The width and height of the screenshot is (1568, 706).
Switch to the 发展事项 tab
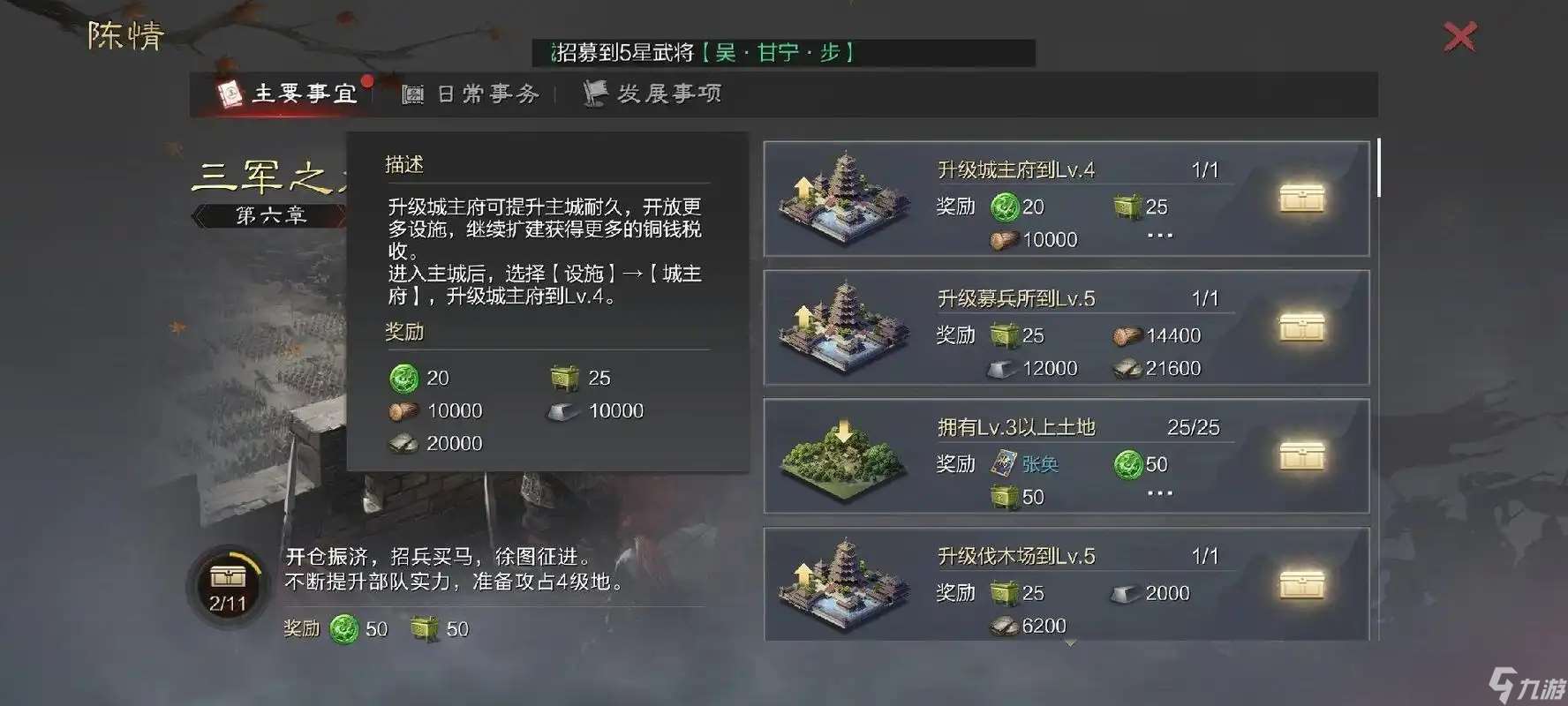[653, 93]
